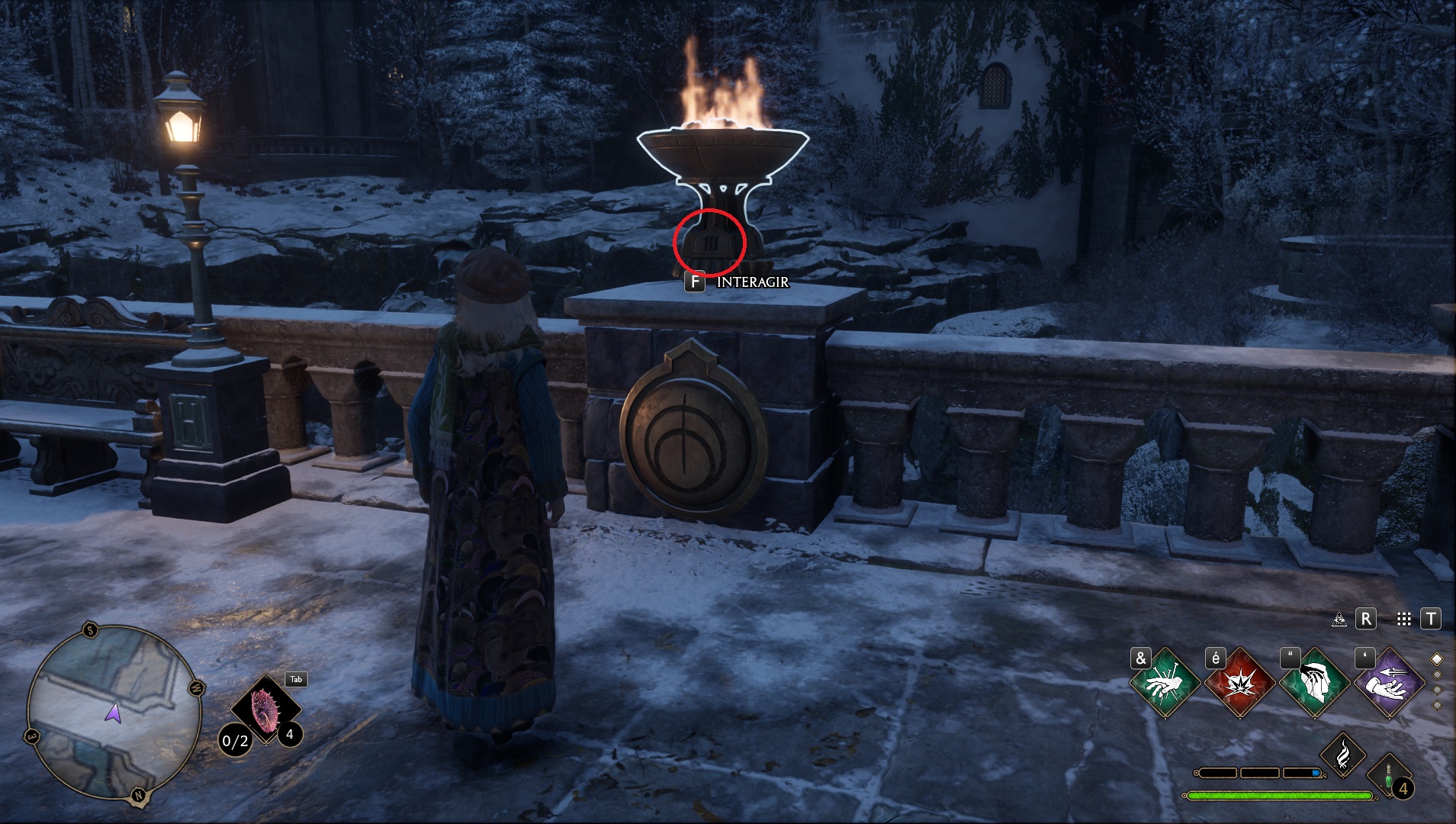Click the Revelio triangle icon

pos(1339,620)
